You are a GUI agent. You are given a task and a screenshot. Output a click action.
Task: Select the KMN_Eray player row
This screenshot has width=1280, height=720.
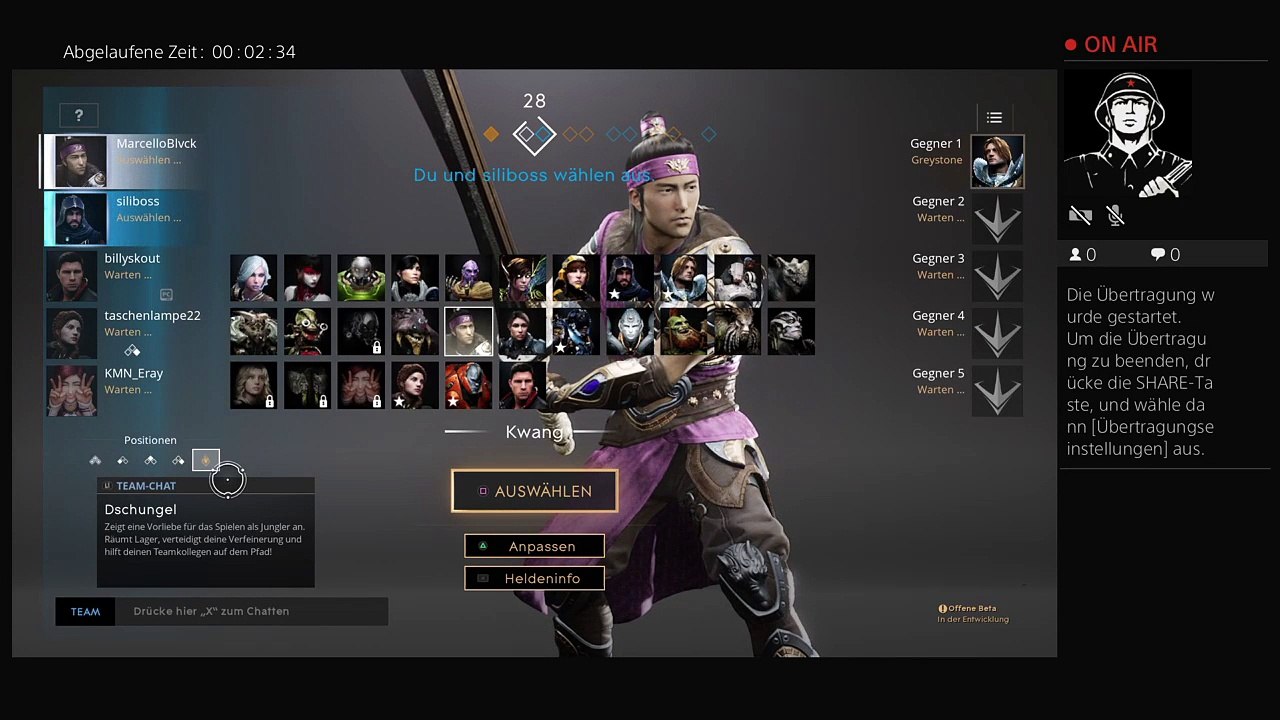(x=125, y=390)
